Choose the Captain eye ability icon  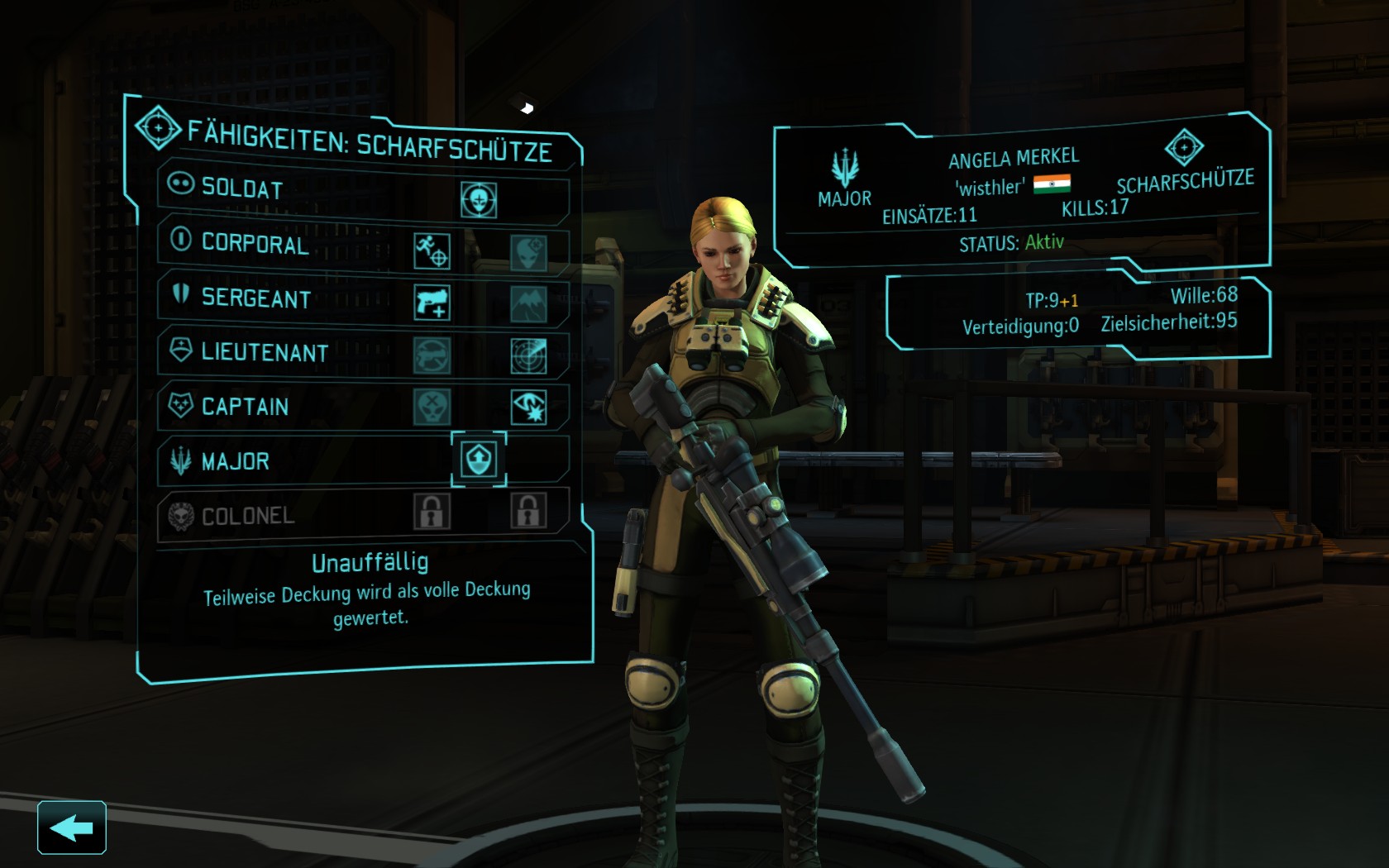pyautogui.click(x=528, y=407)
